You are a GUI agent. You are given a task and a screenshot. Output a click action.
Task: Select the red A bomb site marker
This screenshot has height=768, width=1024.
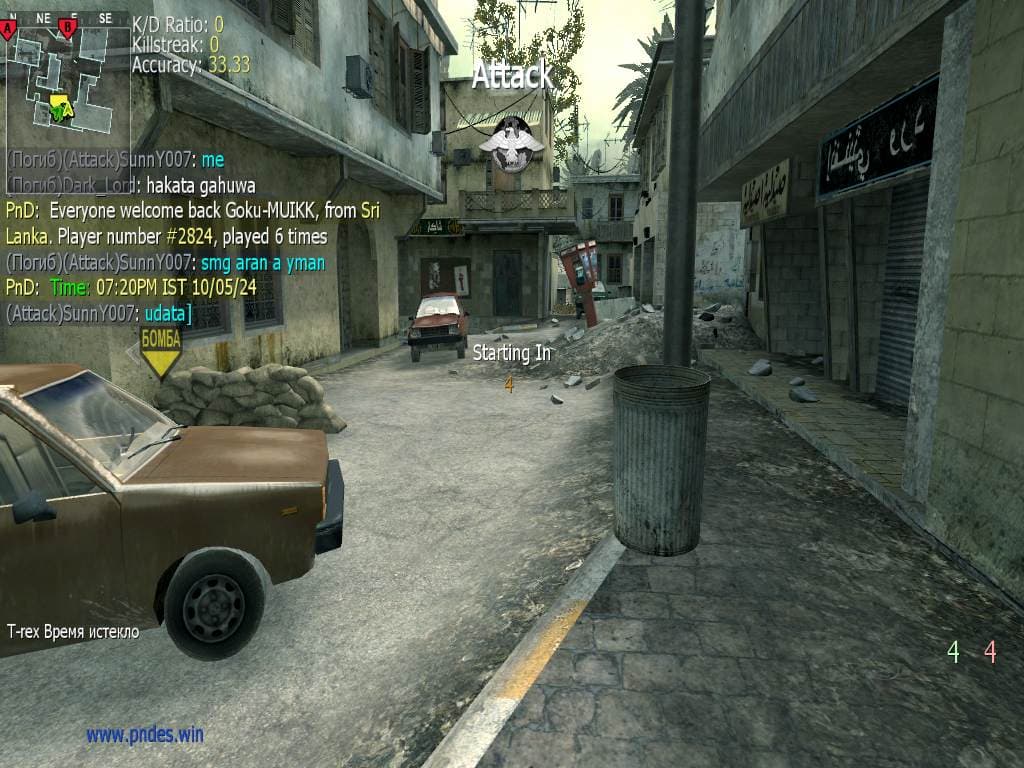point(10,29)
